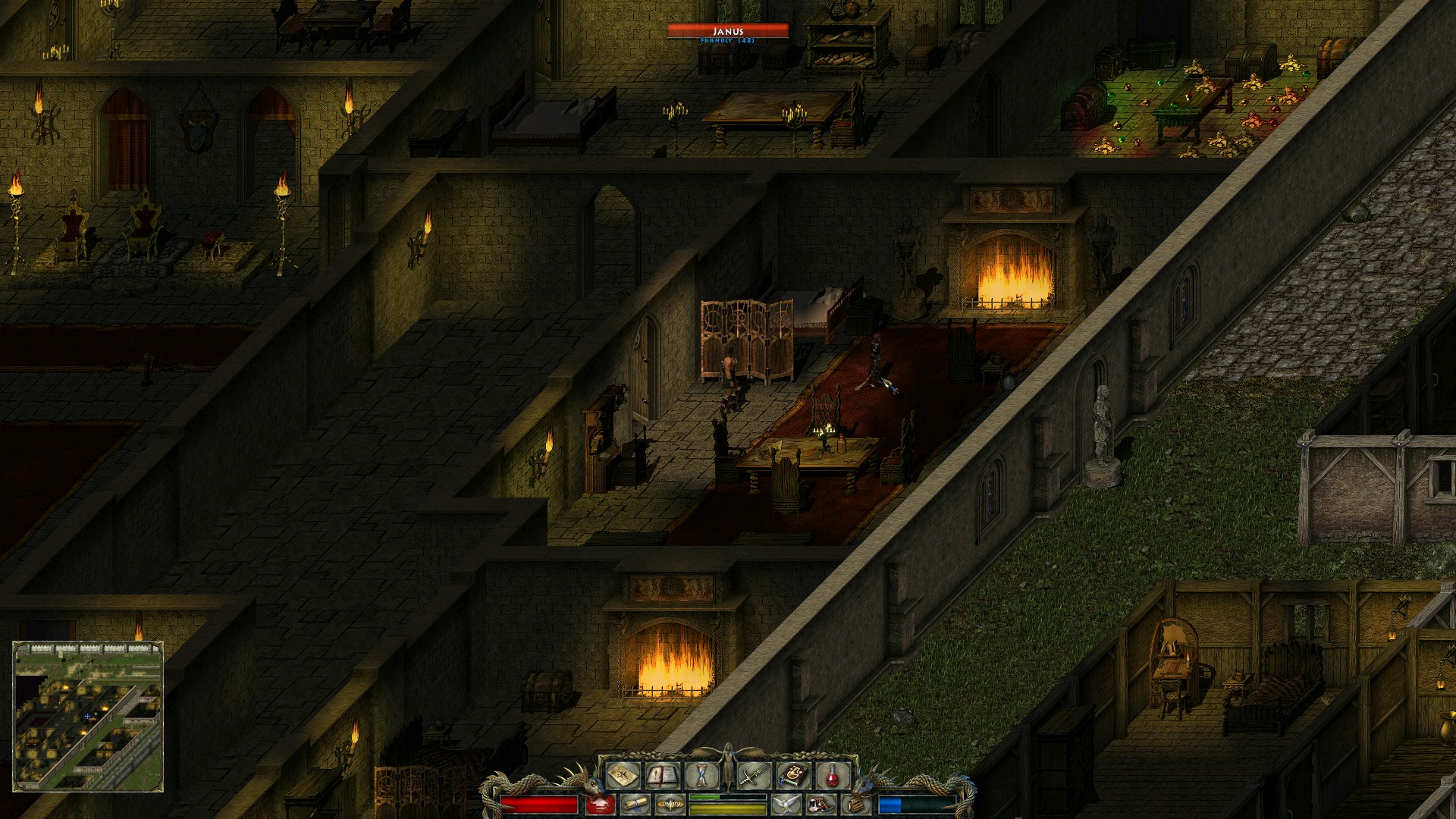Select the sword combat icon

[753, 775]
